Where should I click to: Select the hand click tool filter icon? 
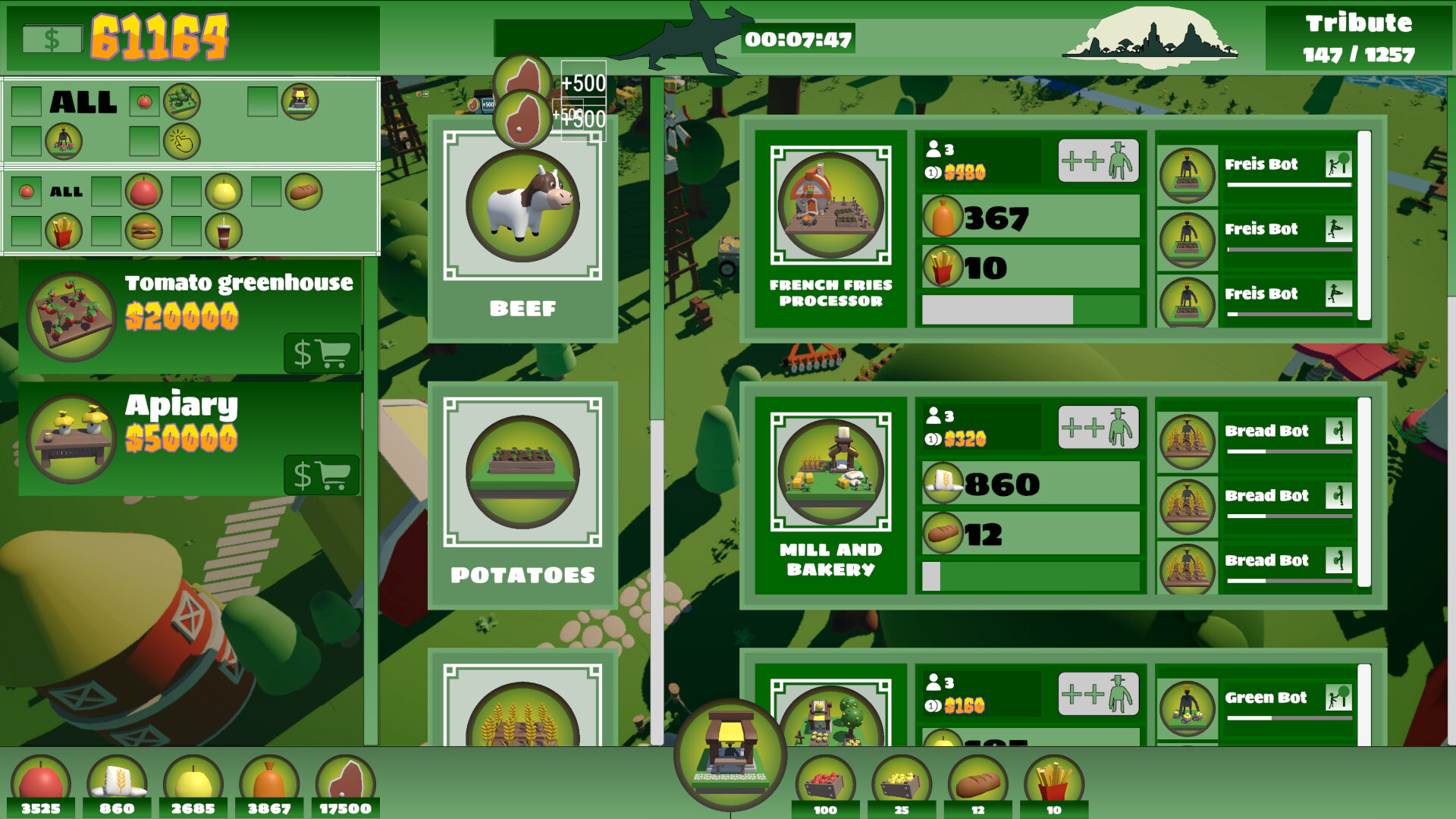pos(182,143)
